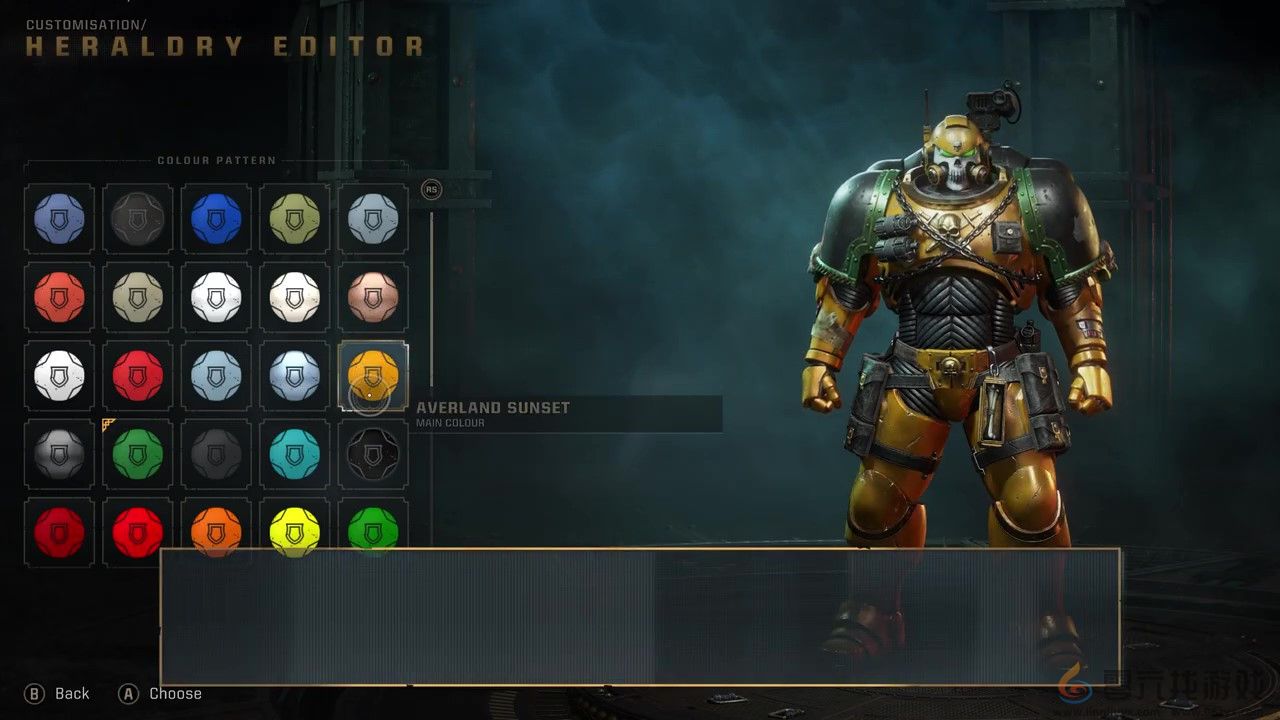Click the highlighted Averland Sunset swatch
The width and height of the screenshot is (1280, 720).
(373, 375)
